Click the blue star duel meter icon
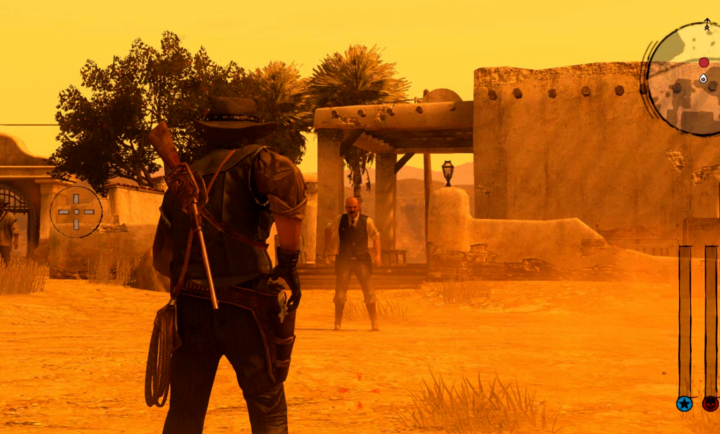Image resolution: width=720 pixels, height=434 pixels. [x=684, y=404]
